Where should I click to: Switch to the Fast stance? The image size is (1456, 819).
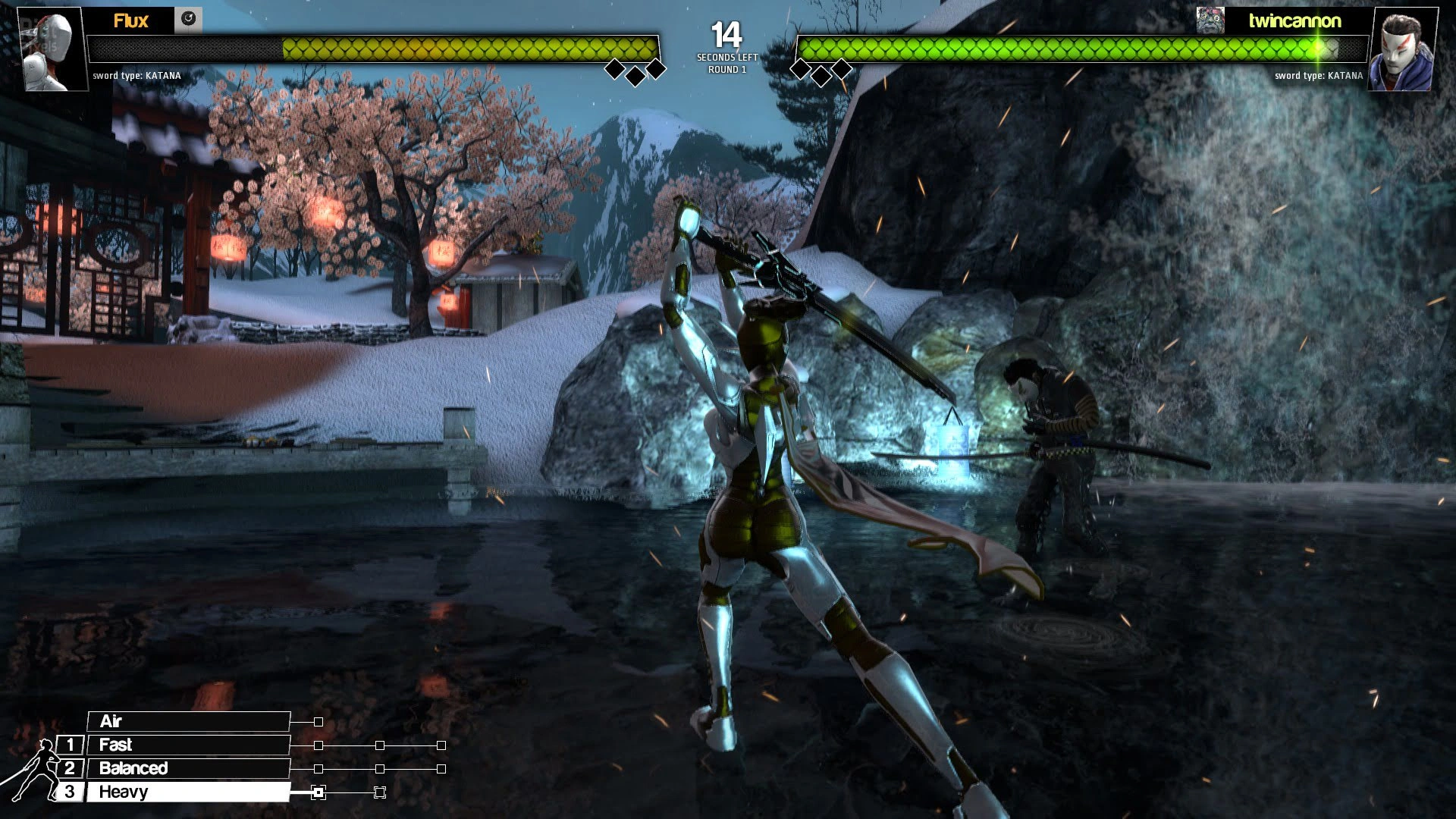pyautogui.click(x=188, y=745)
